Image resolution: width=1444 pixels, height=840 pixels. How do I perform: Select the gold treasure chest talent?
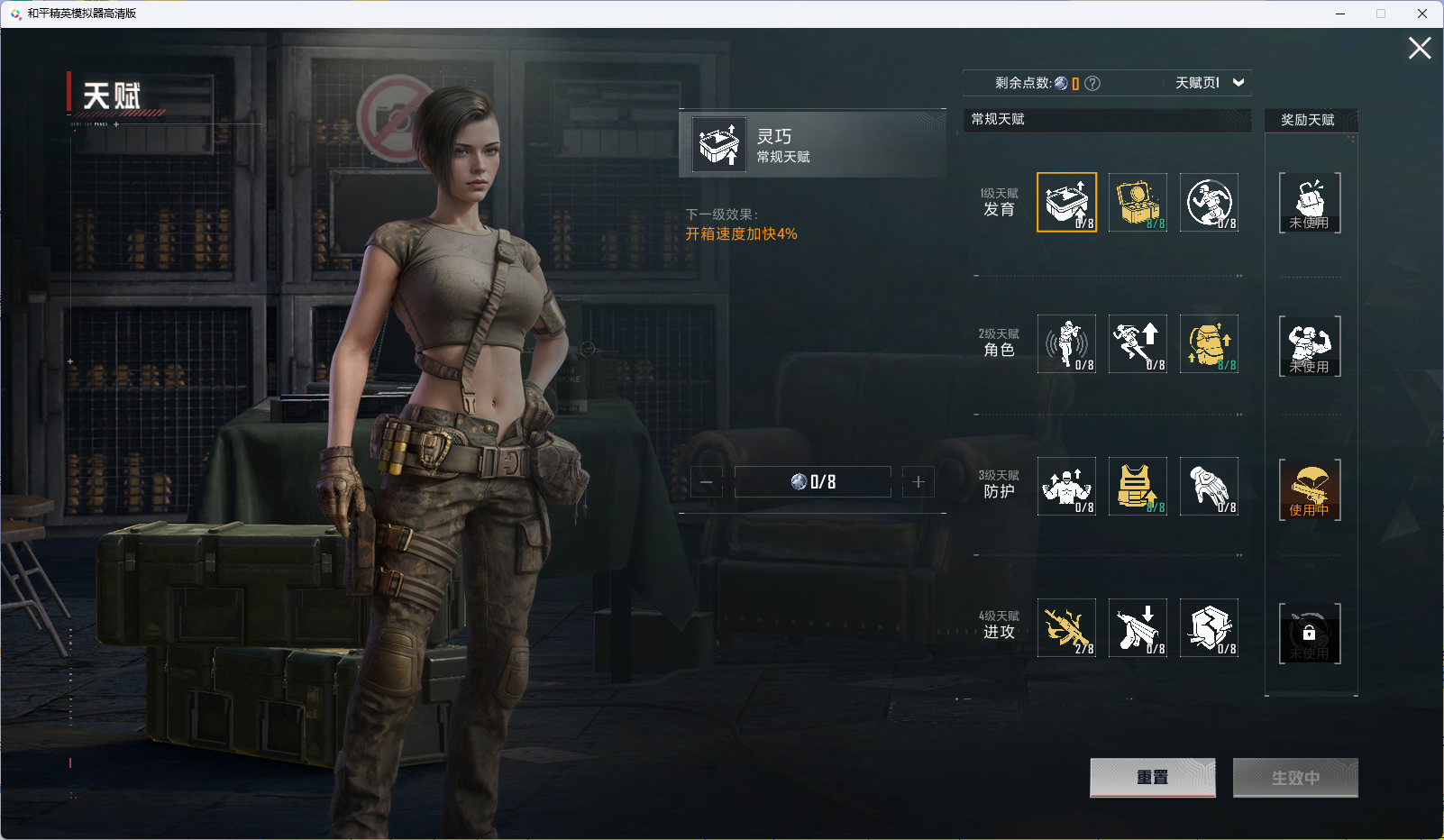pyautogui.click(x=1138, y=202)
